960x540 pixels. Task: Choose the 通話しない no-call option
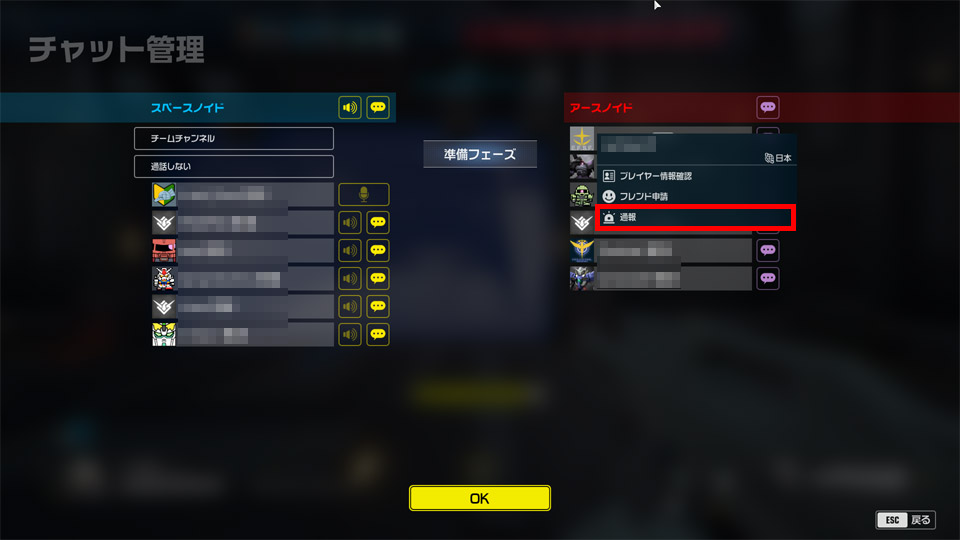pos(234,166)
